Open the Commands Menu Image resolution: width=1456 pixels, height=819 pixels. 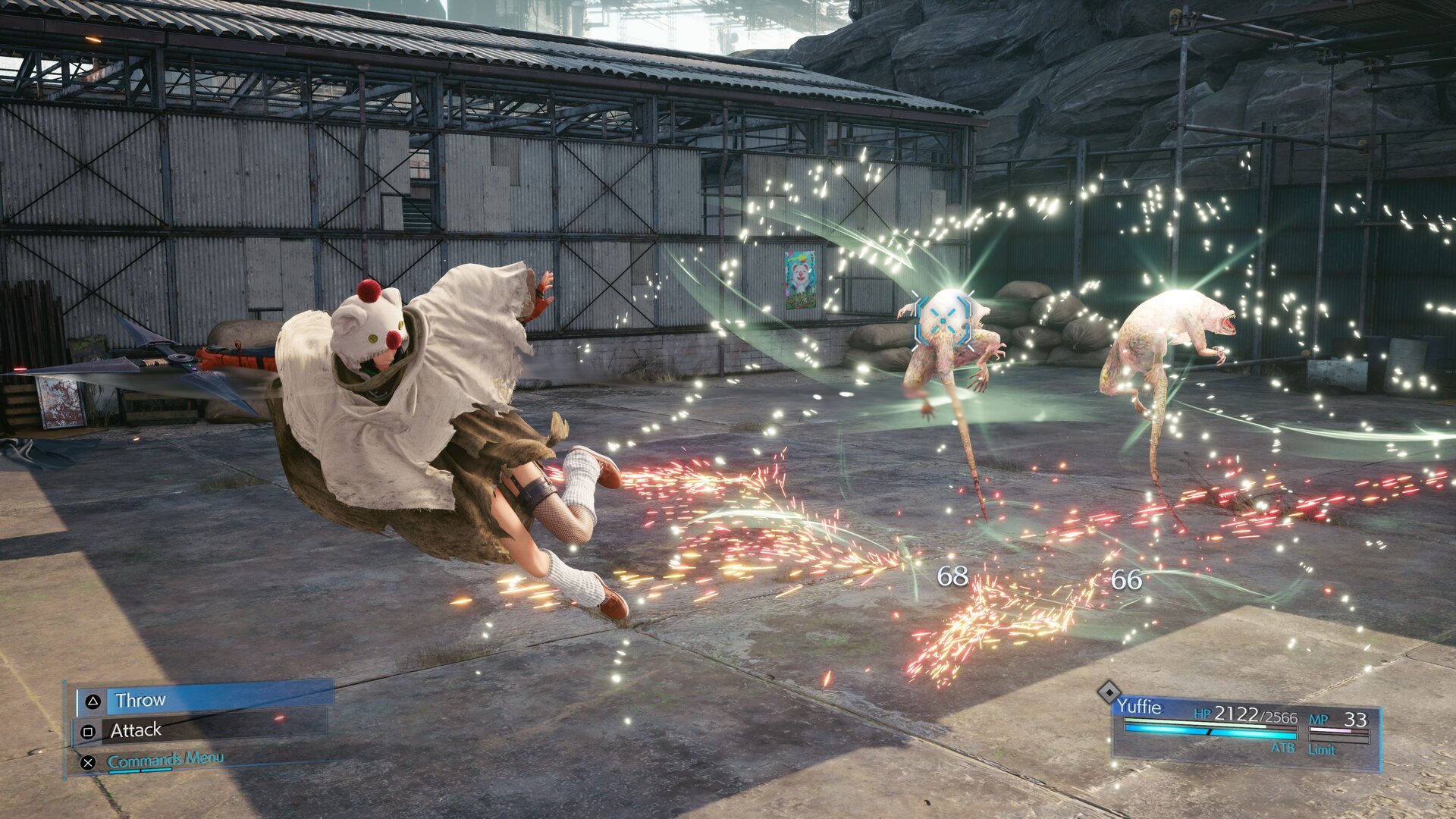tap(166, 759)
